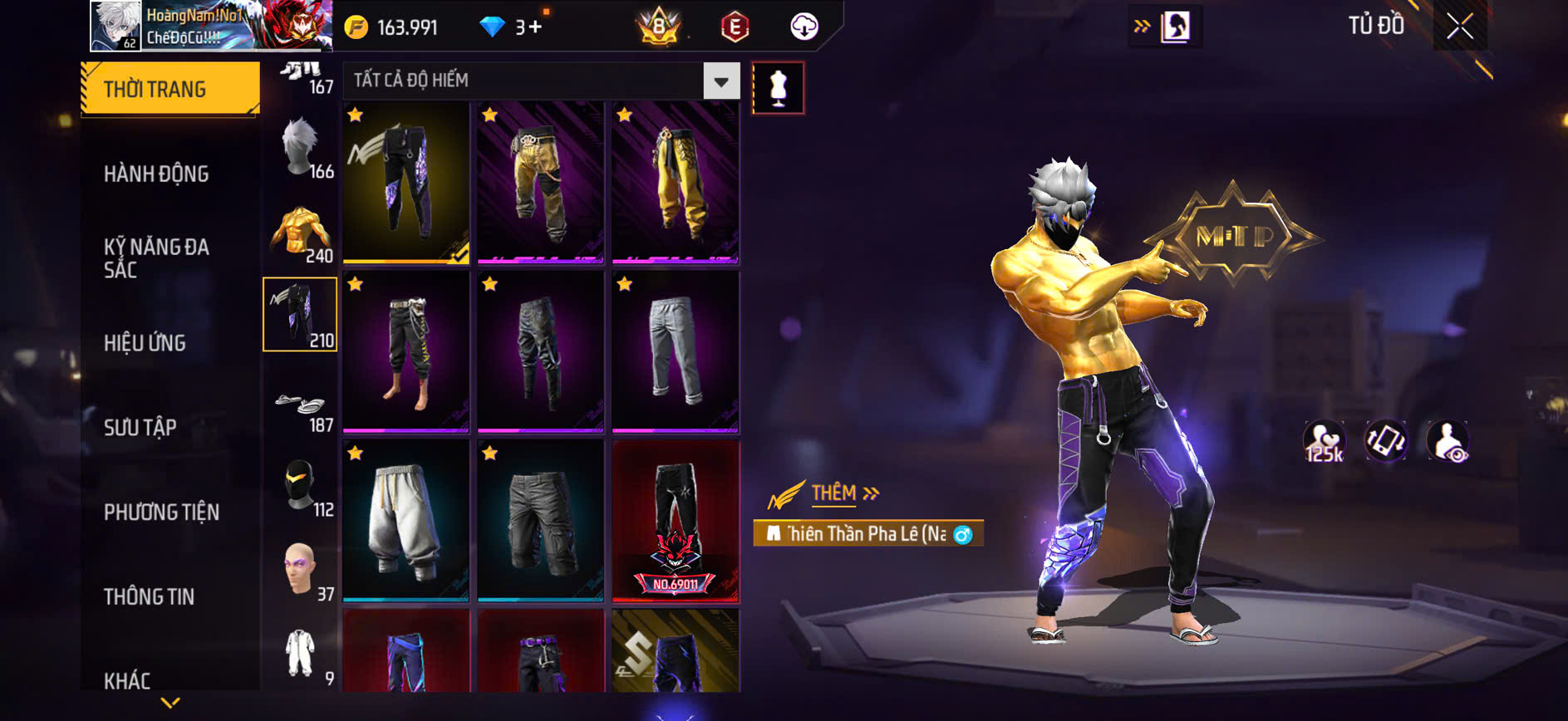Select the NO.69011 pants thumbnail
This screenshot has height=721, width=1568.
(676, 519)
